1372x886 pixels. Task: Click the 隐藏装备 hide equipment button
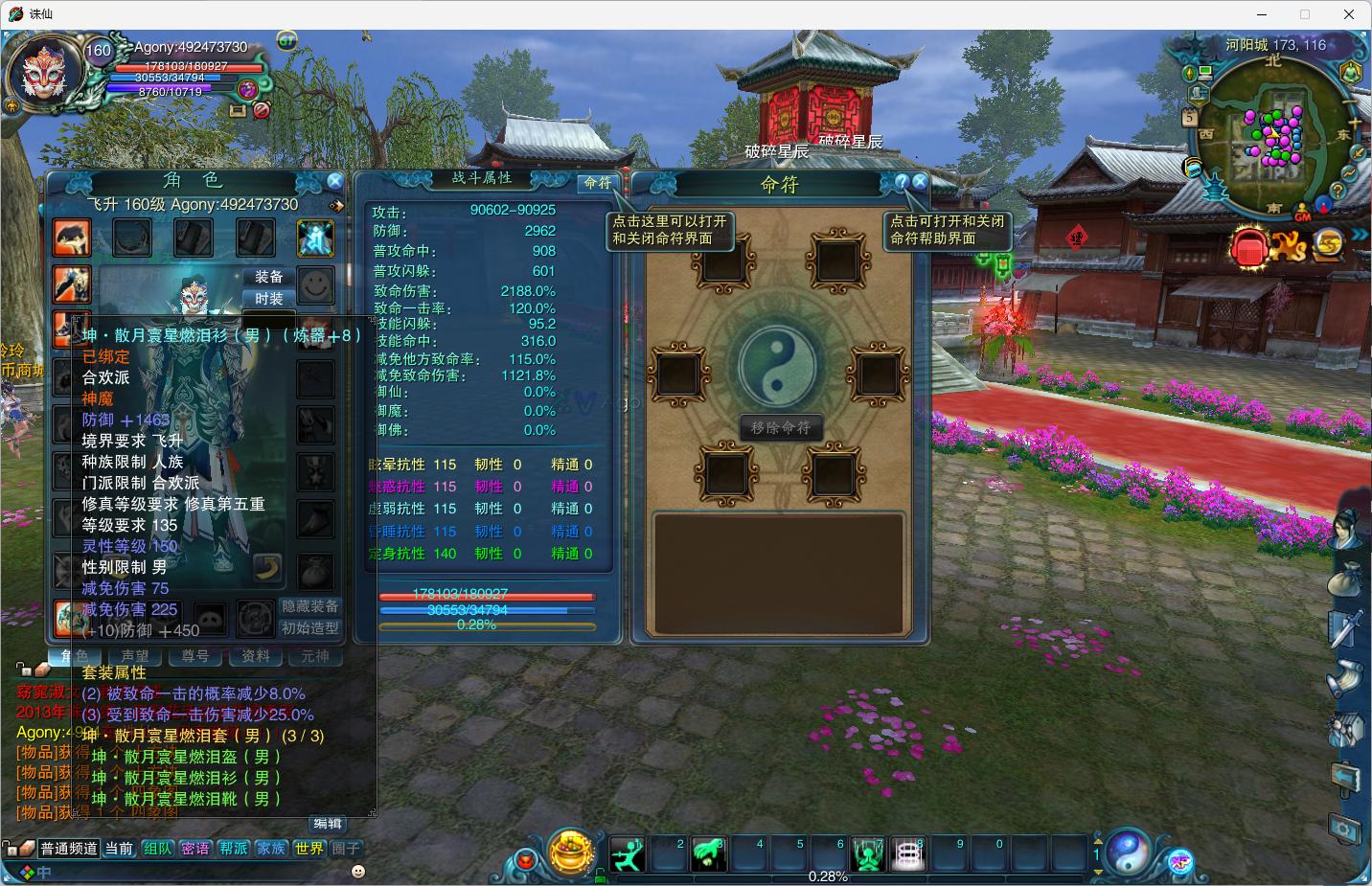(x=309, y=606)
